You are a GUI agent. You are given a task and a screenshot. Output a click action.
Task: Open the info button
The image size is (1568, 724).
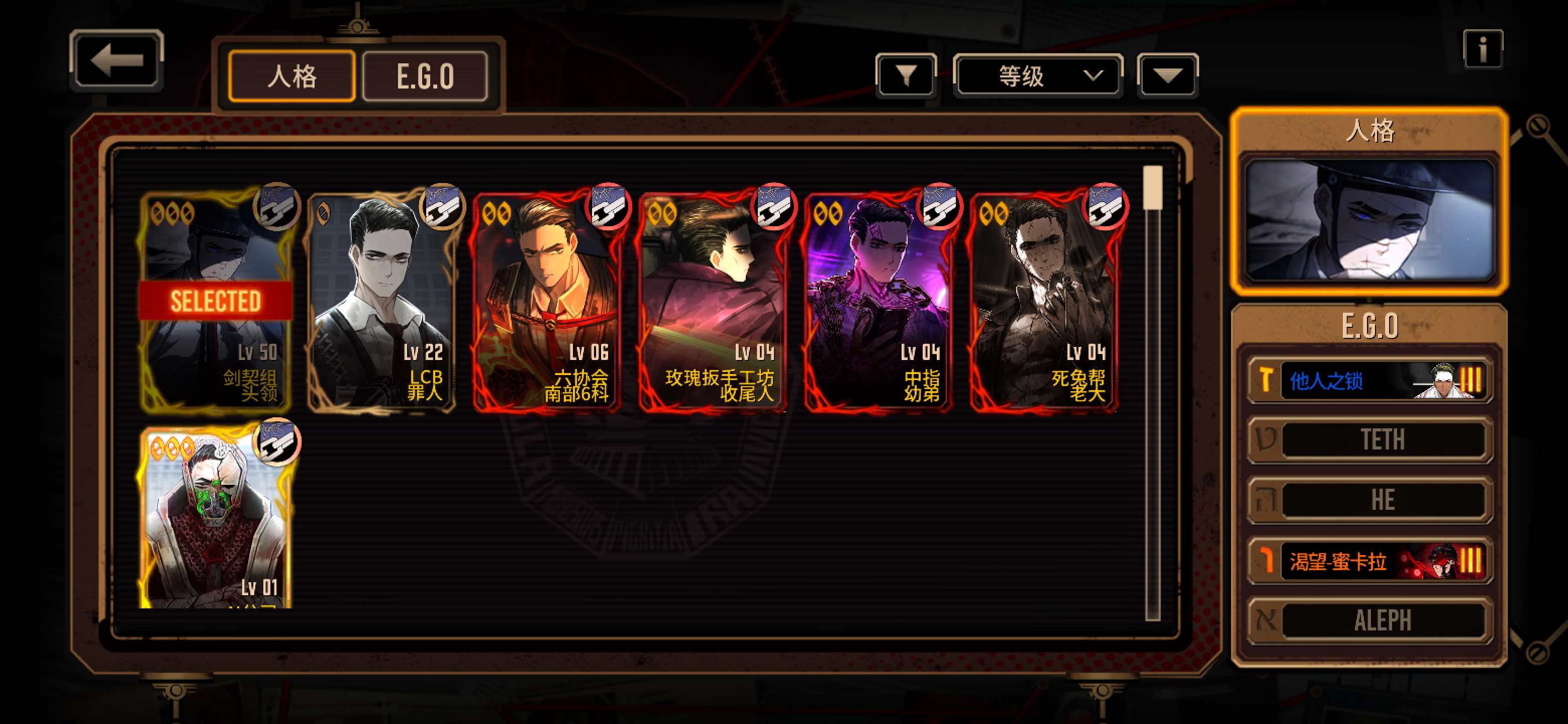click(1482, 49)
